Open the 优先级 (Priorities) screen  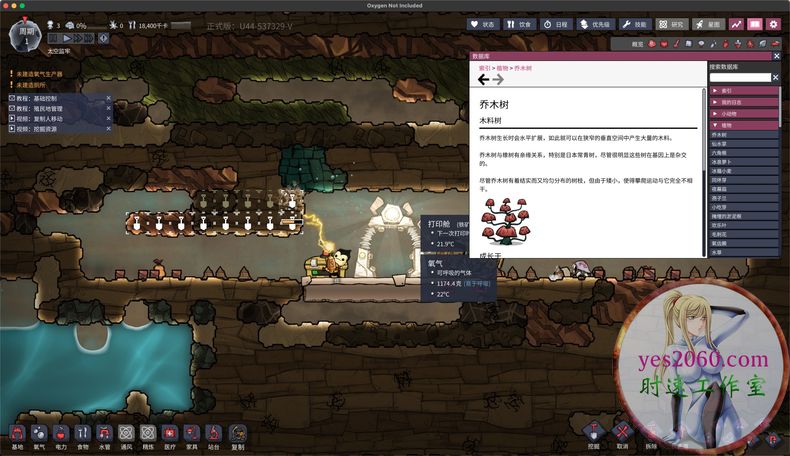594,24
